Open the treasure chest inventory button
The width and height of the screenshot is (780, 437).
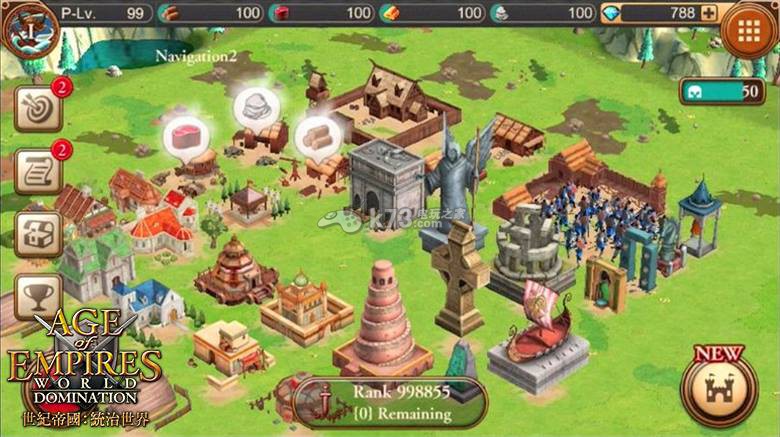(37, 234)
